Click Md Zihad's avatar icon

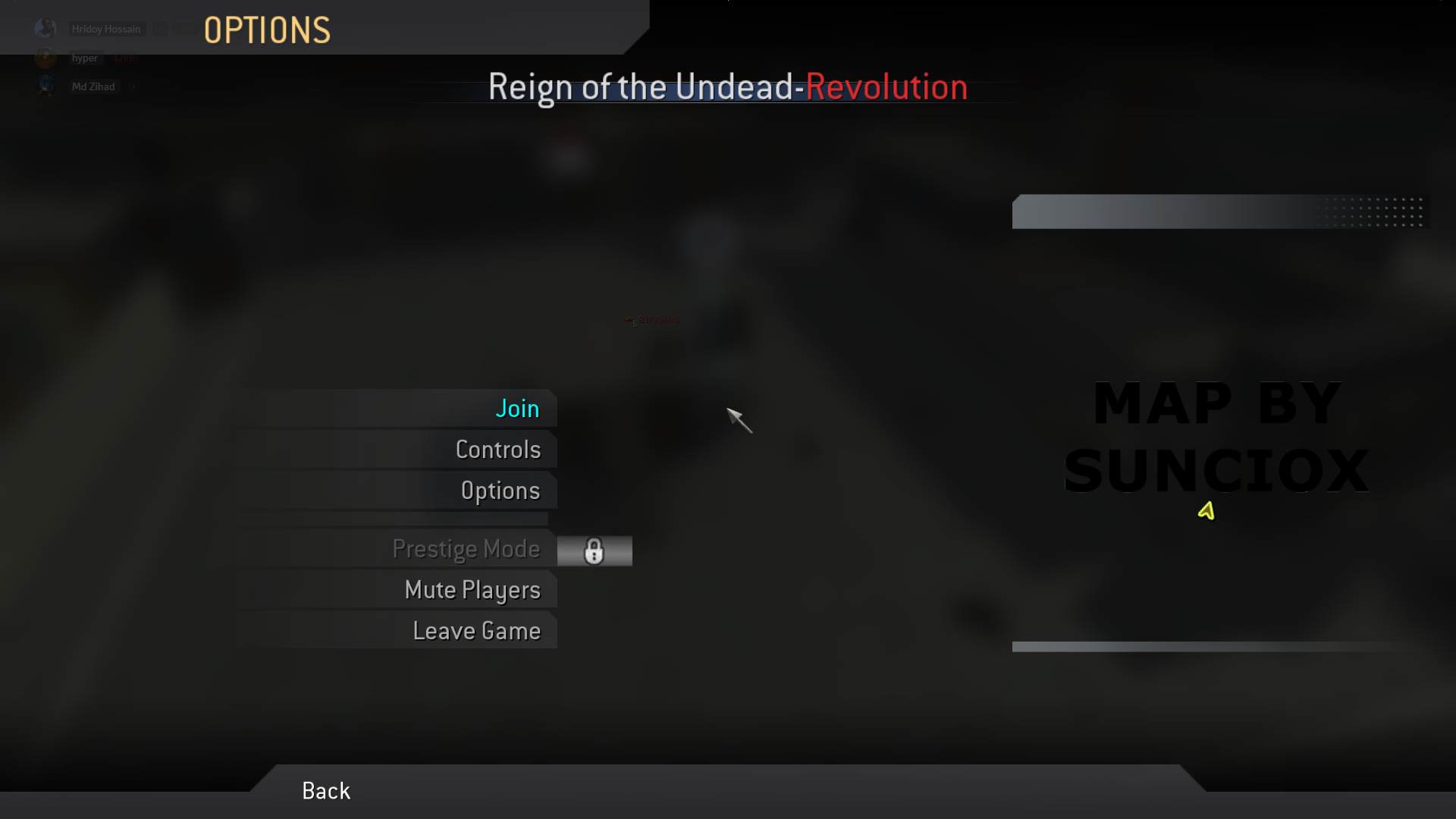(45, 86)
